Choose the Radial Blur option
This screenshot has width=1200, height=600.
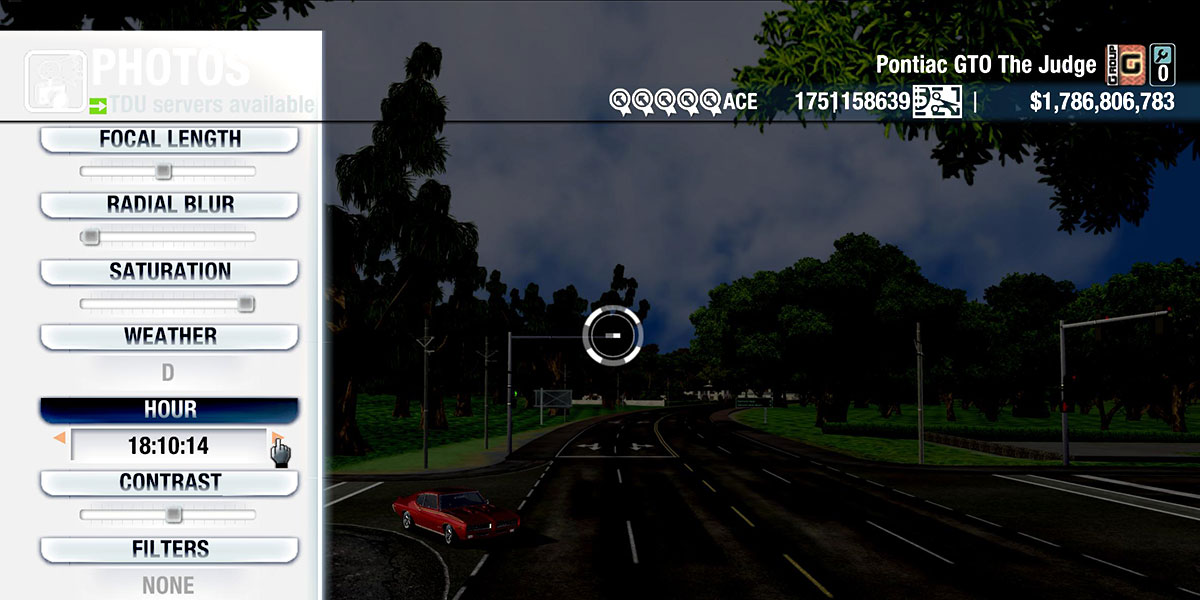click(x=169, y=205)
